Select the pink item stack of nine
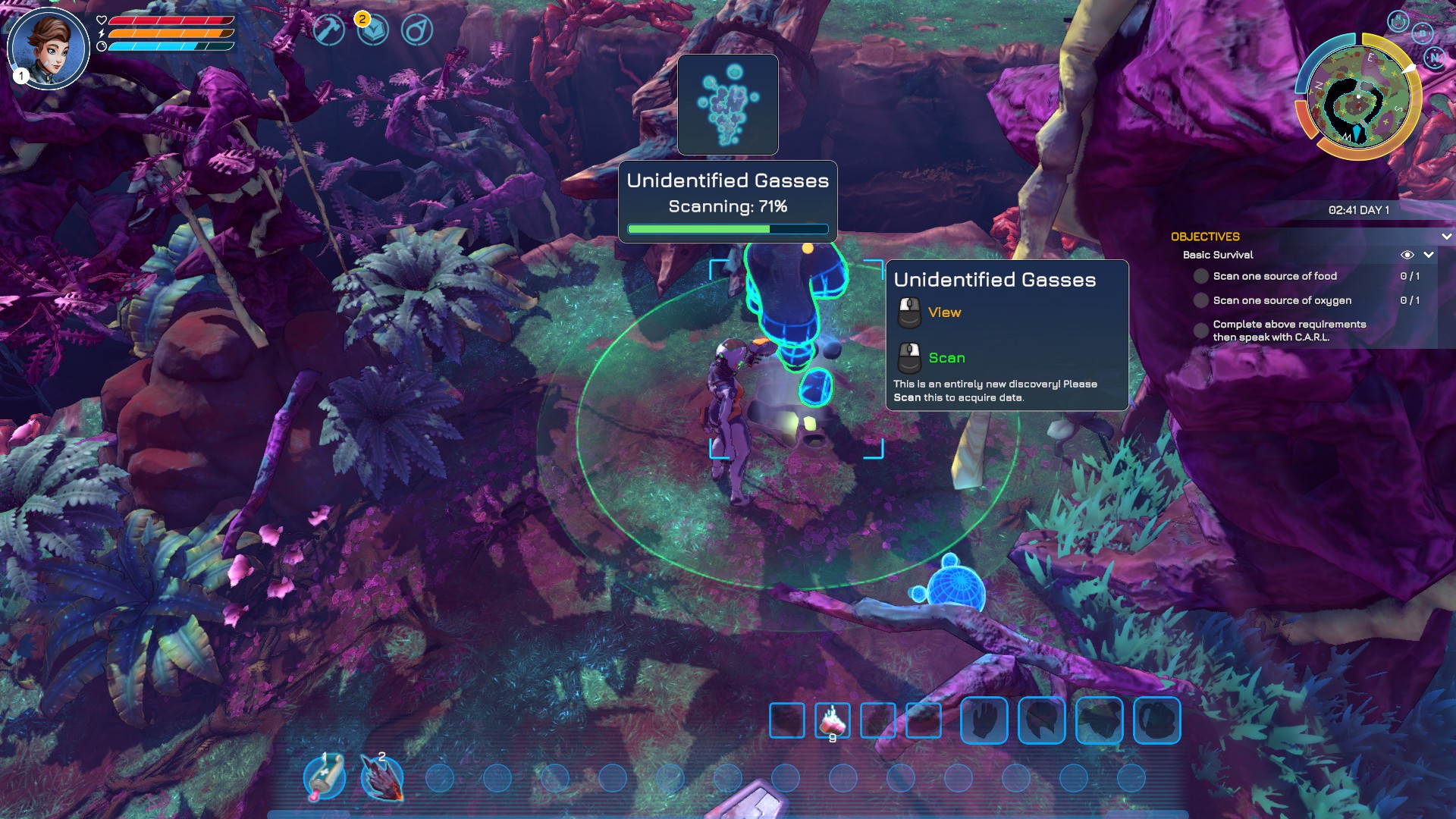This screenshot has width=1456, height=819. click(x=833, y=720)
